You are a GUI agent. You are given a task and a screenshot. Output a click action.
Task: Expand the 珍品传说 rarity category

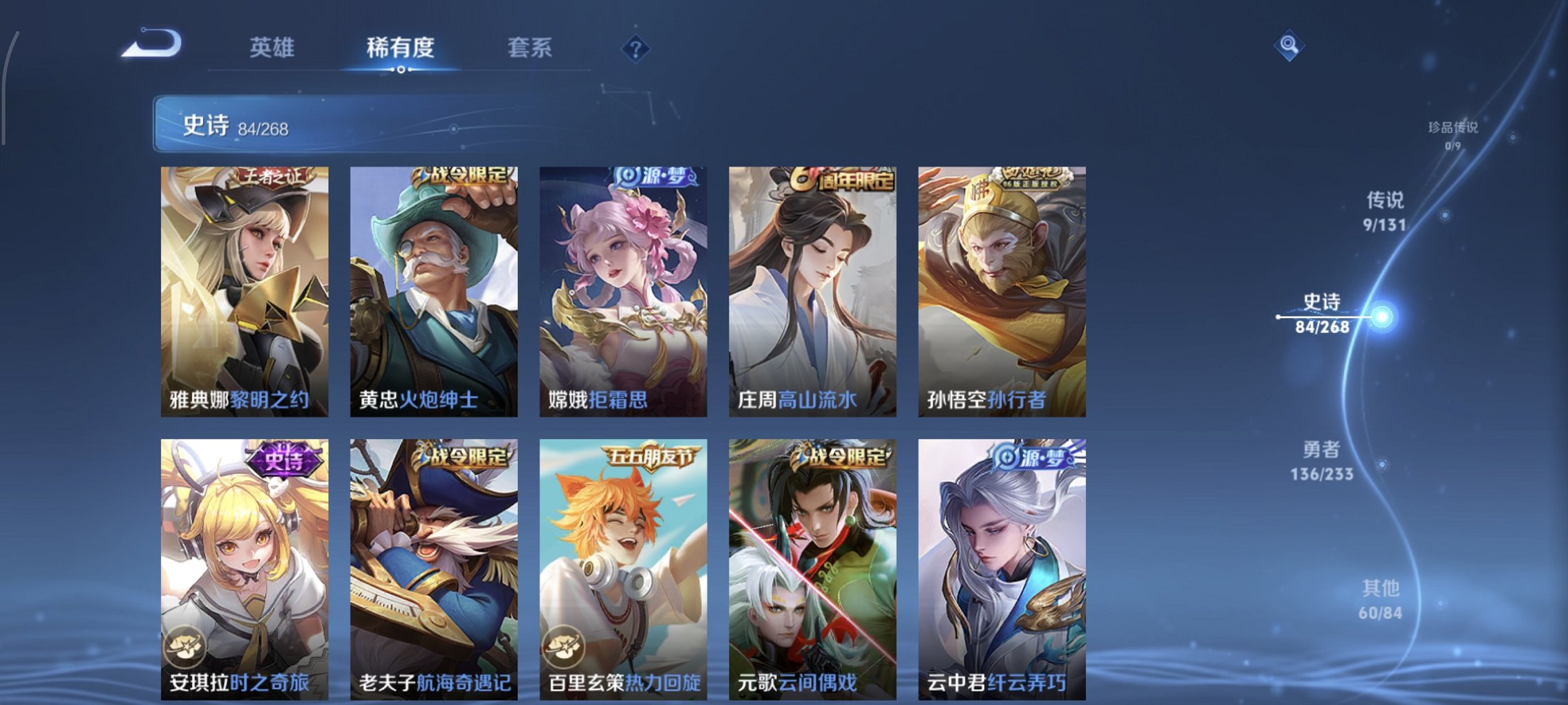click(x=1453, y=134)
